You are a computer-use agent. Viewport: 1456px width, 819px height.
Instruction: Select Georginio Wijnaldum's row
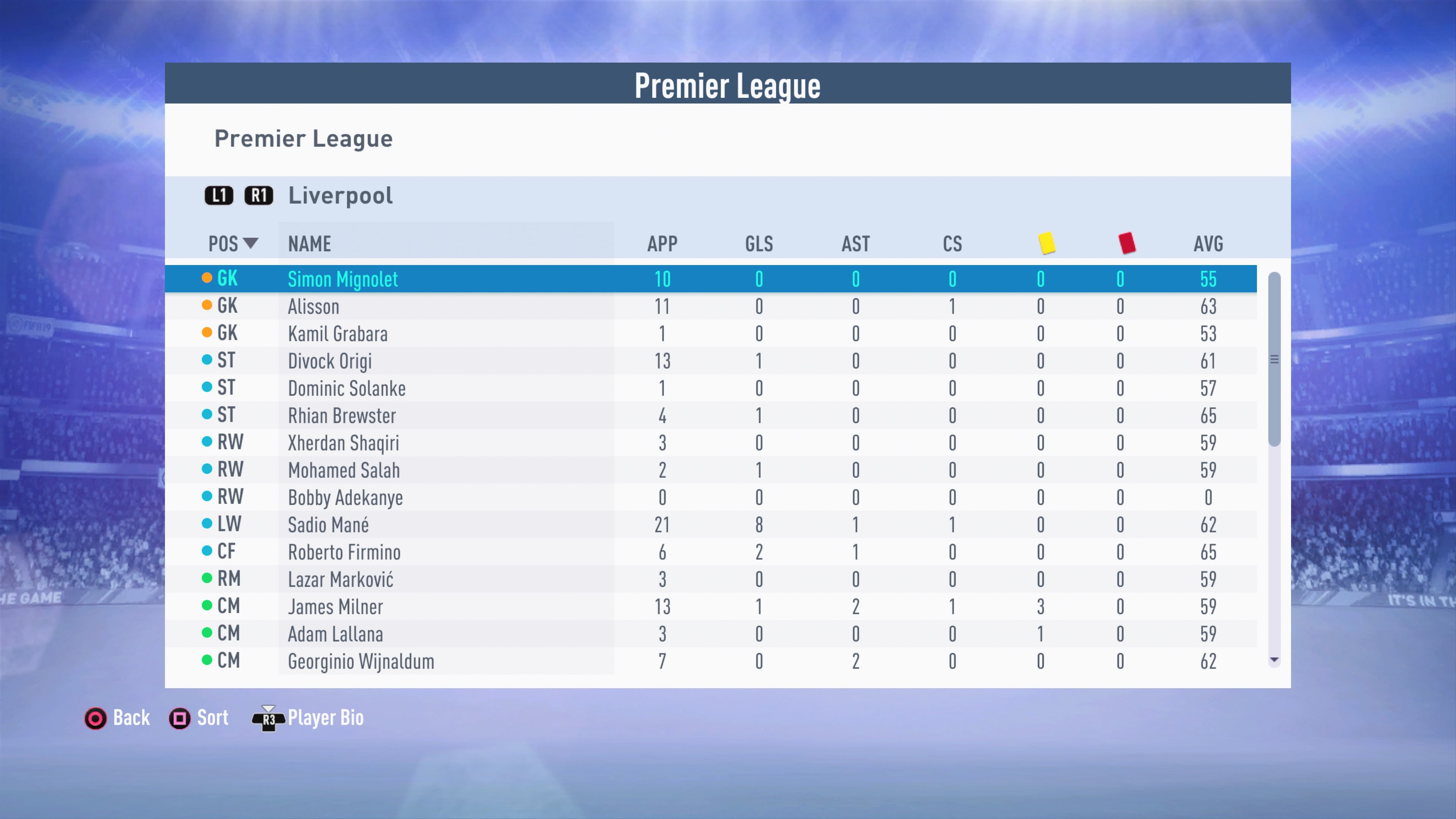(361, 661)
